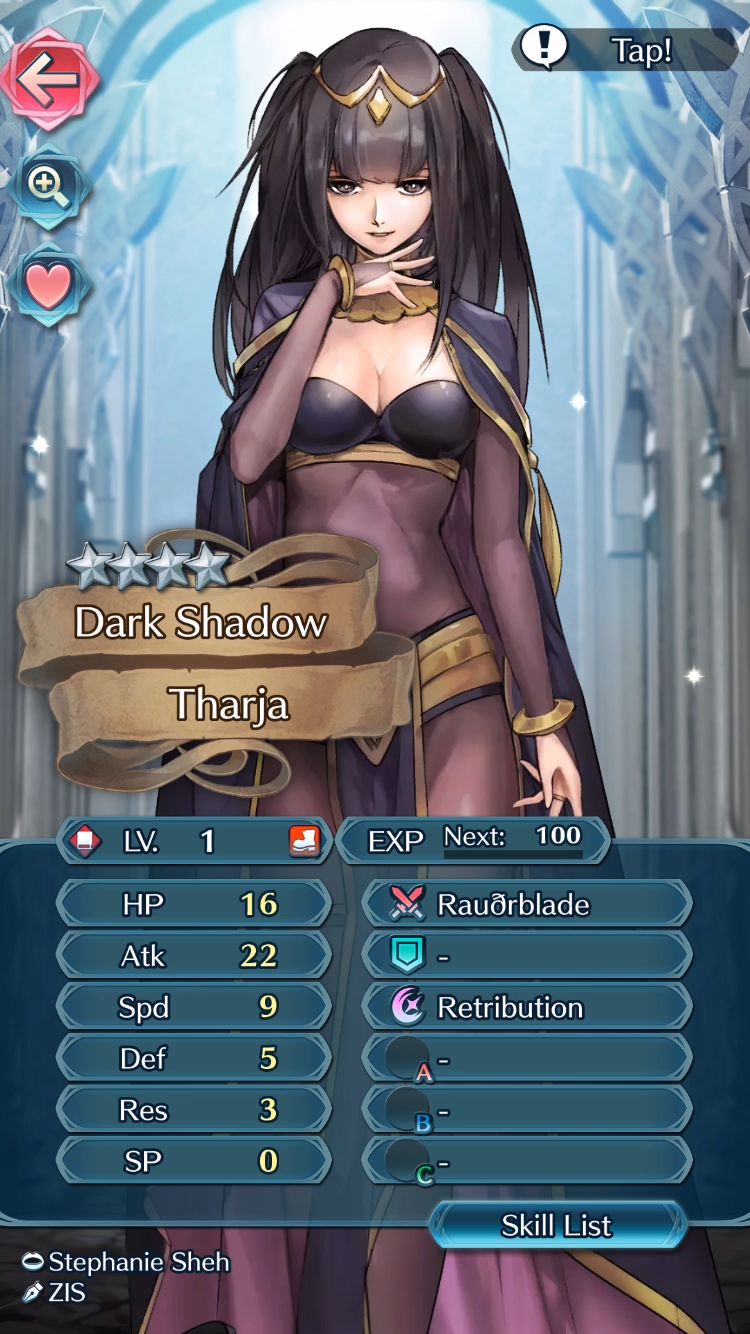The image size is (750, 1334).
Task: Tap the SP stat row
Action: 194,1162
